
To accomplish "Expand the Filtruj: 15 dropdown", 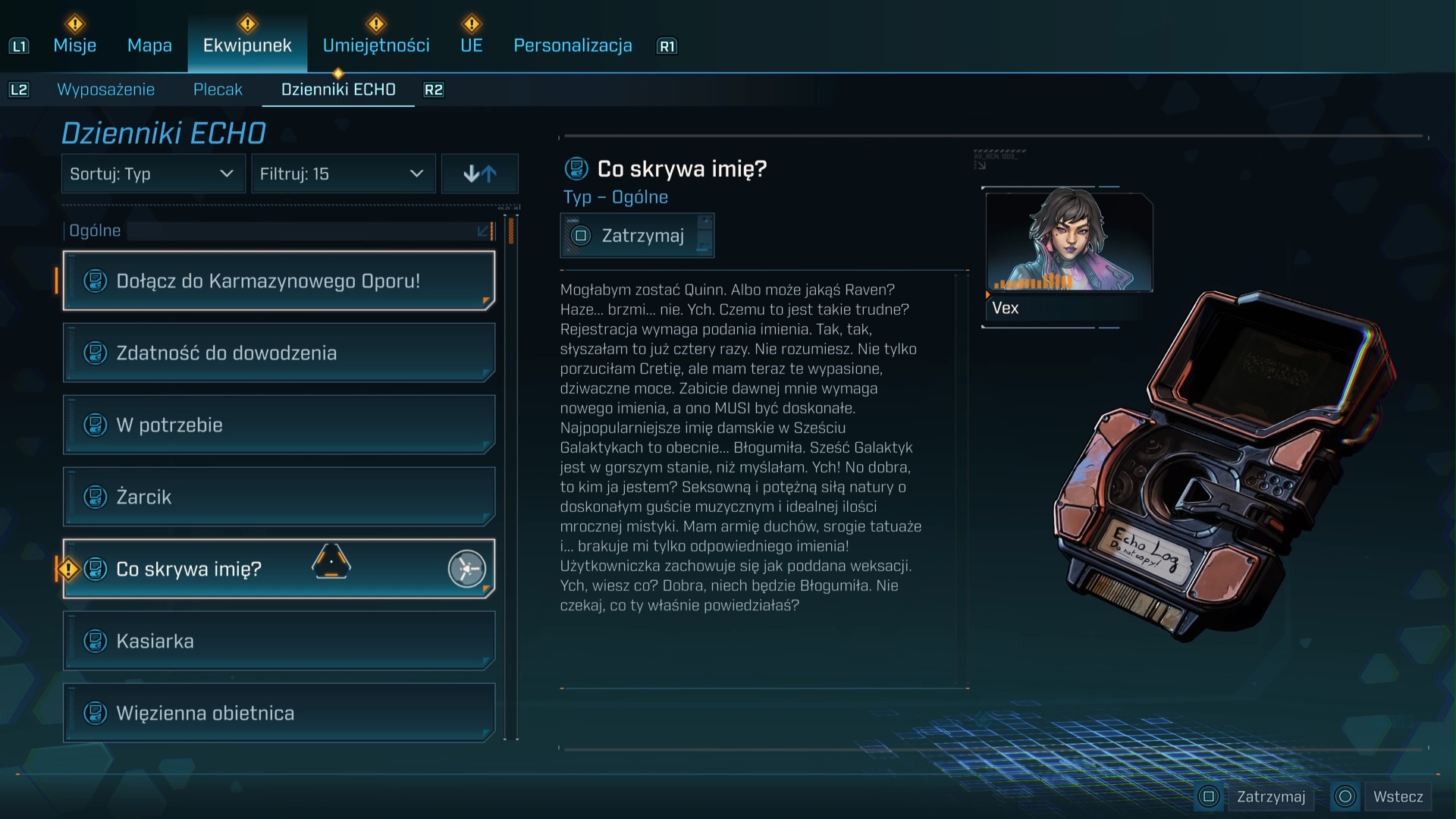I will pos(343,174).
